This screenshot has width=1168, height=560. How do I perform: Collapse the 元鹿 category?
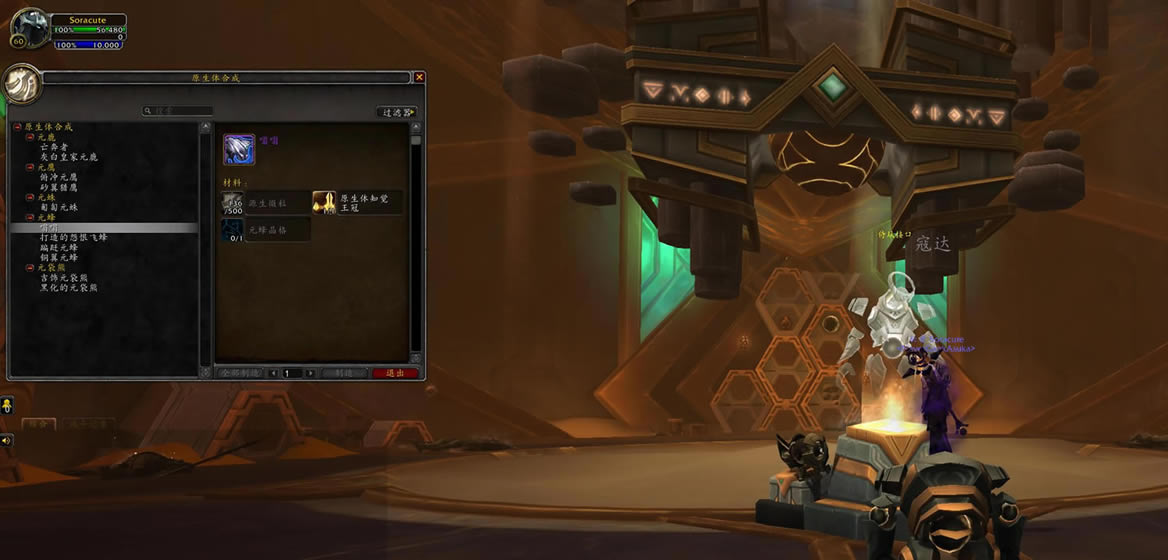click(30, 137)
